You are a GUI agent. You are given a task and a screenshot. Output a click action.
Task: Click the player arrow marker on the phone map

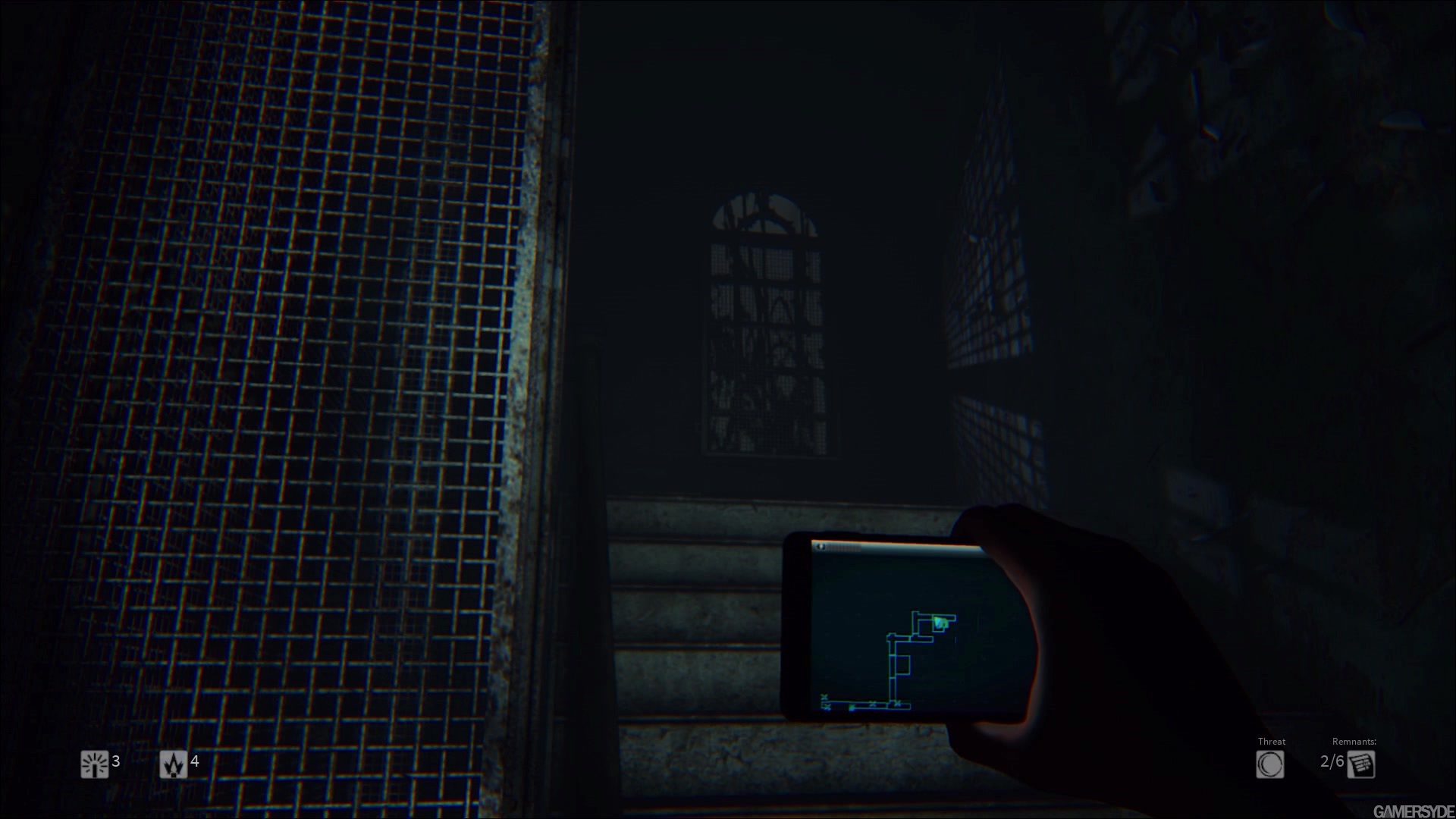point(940,622)
